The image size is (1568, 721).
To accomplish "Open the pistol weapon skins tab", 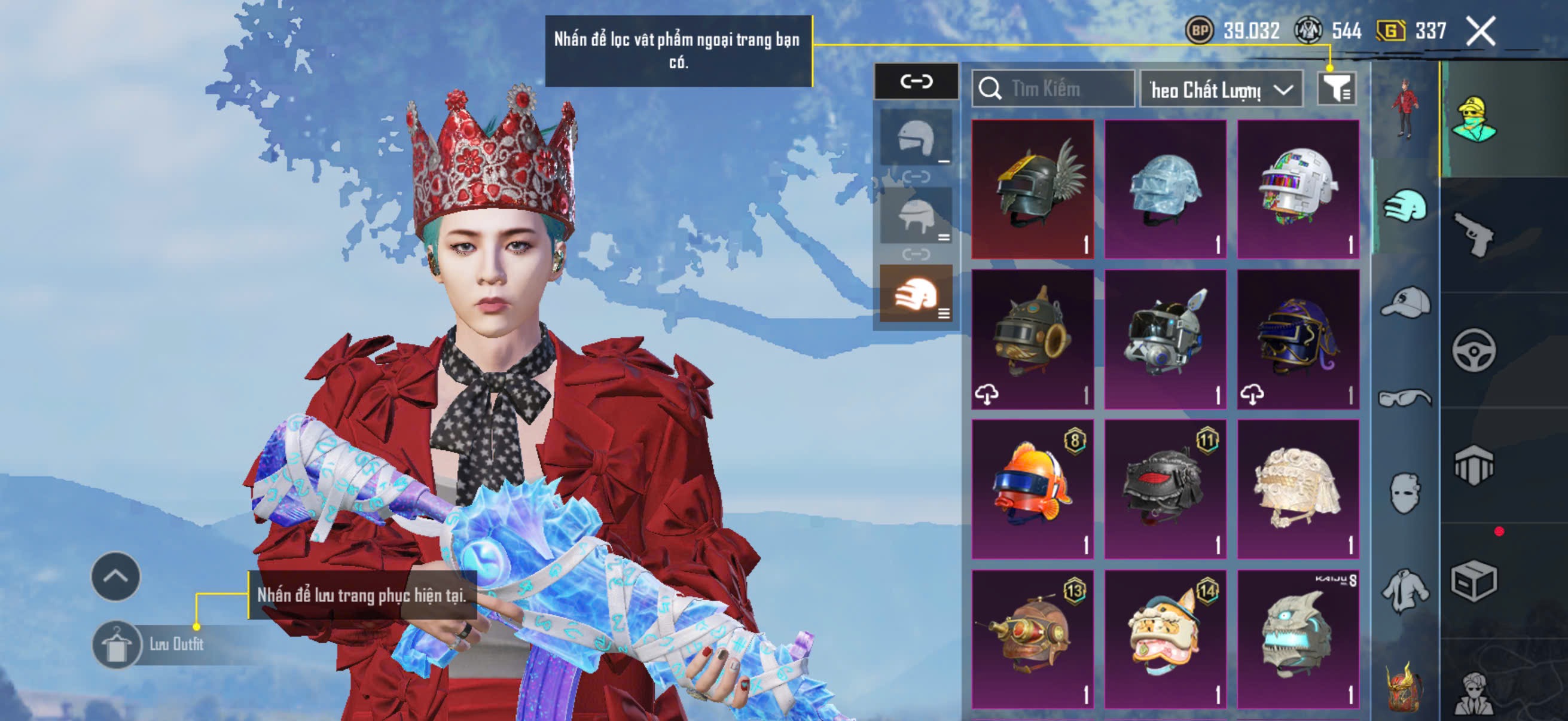I will click(1474, 234).
